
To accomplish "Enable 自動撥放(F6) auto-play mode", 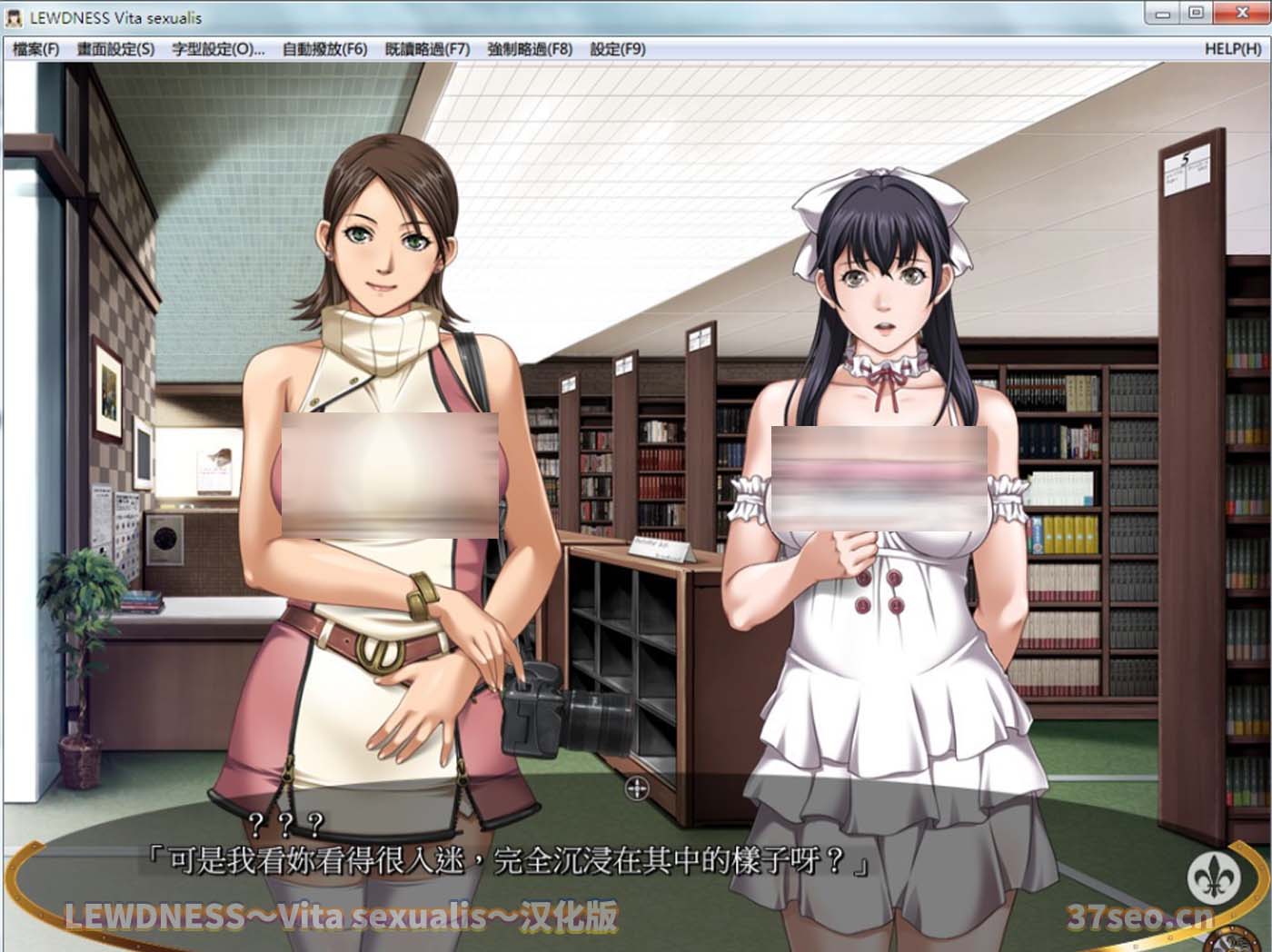I will point(323,48).
